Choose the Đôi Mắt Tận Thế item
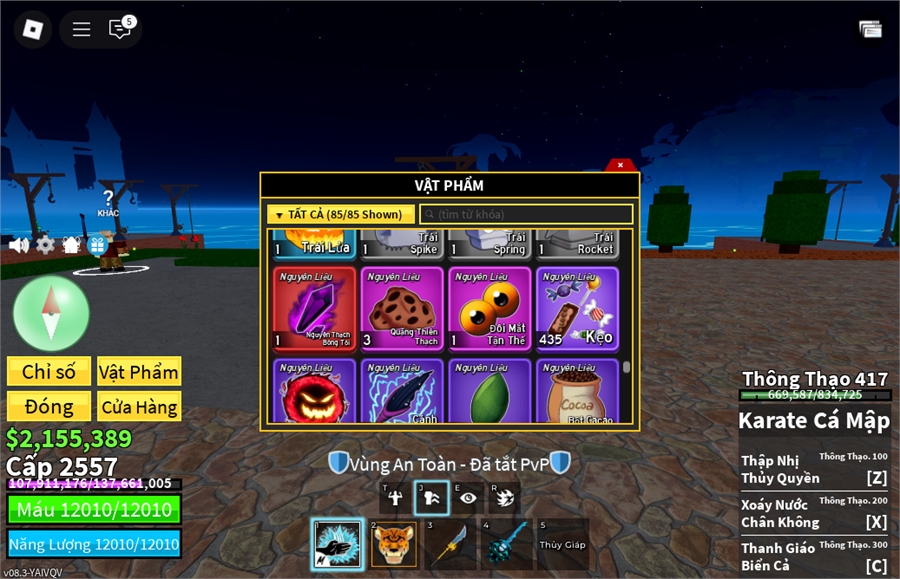Viewport: 900px width, 579px height. coord(490,308)
